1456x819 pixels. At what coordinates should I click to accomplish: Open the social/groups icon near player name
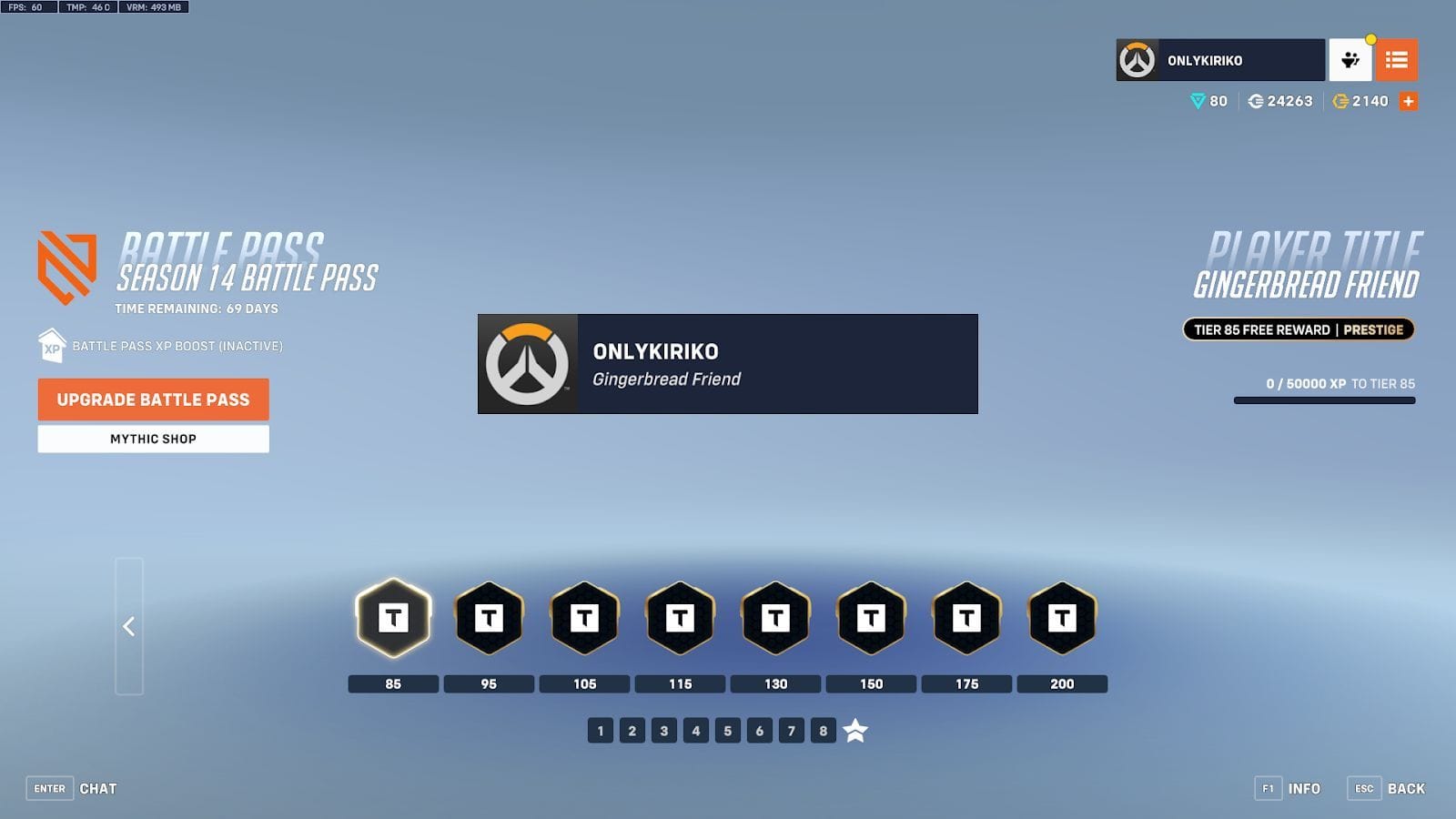coord(1350,60)
